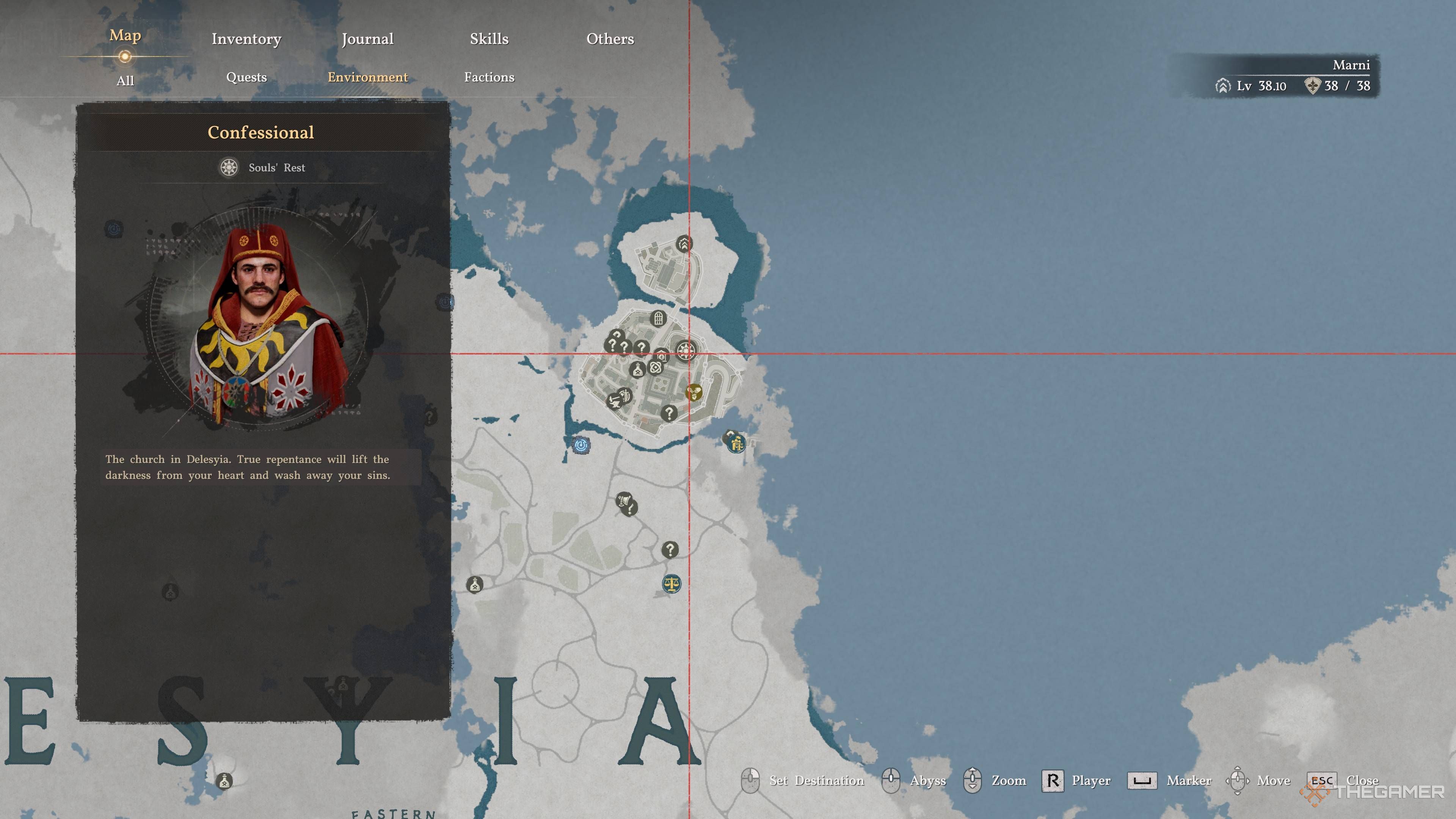Select the potion flask marker inside the city
This screenshot has width=1456, height=819.
[637, 370]
